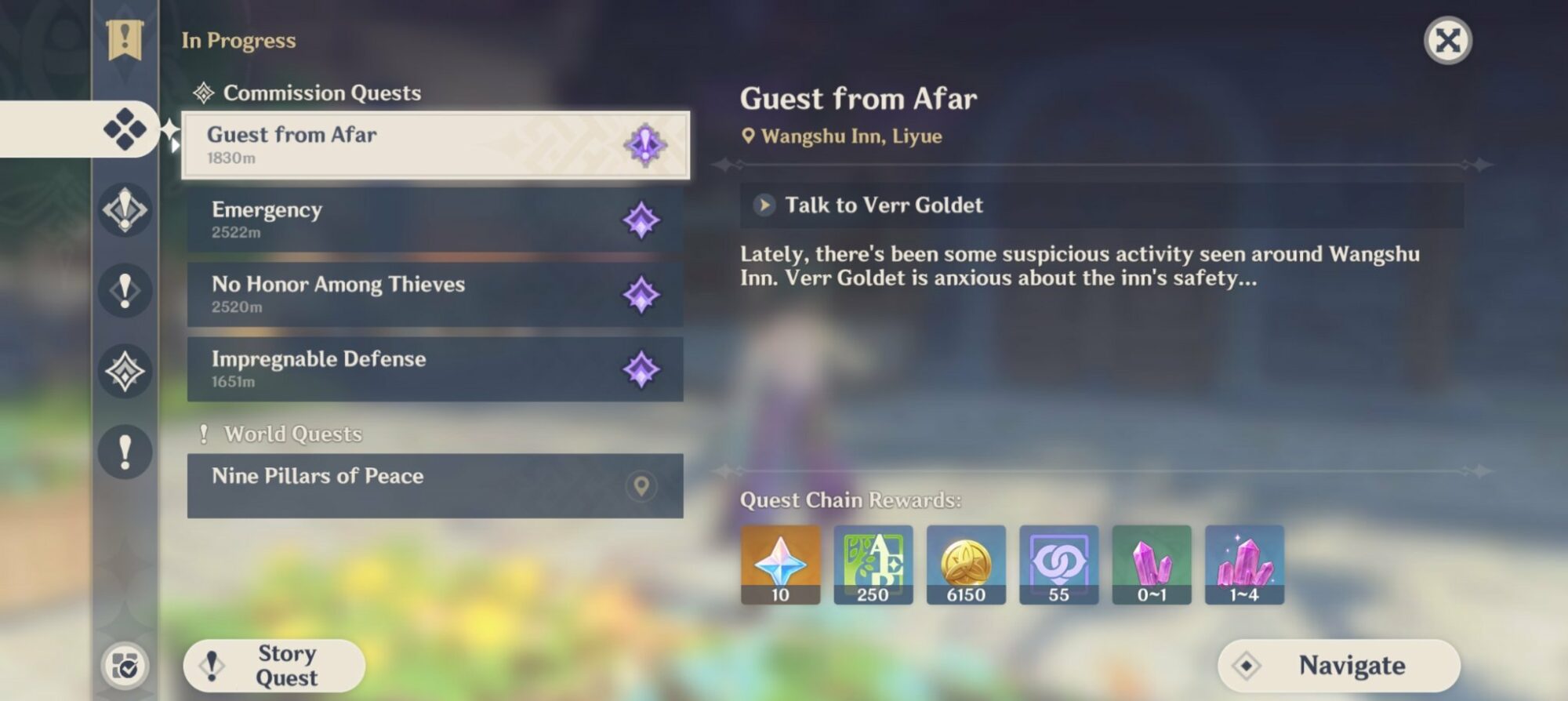The height and width of the screenshot is (701, 1568).
Task: Expand the World Quests section header
Action: 290,433
